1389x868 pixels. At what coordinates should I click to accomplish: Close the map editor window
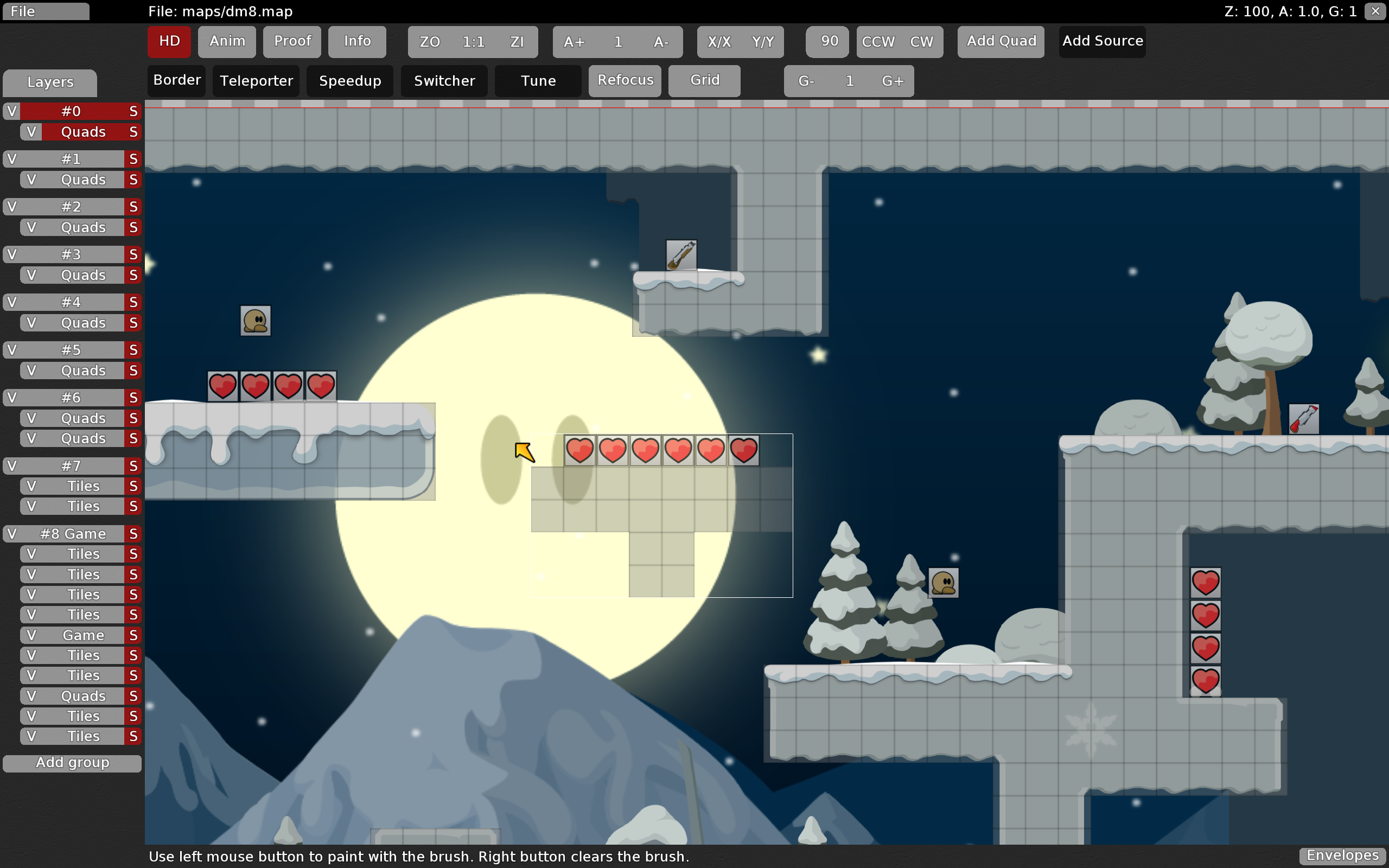(1375, 11)
